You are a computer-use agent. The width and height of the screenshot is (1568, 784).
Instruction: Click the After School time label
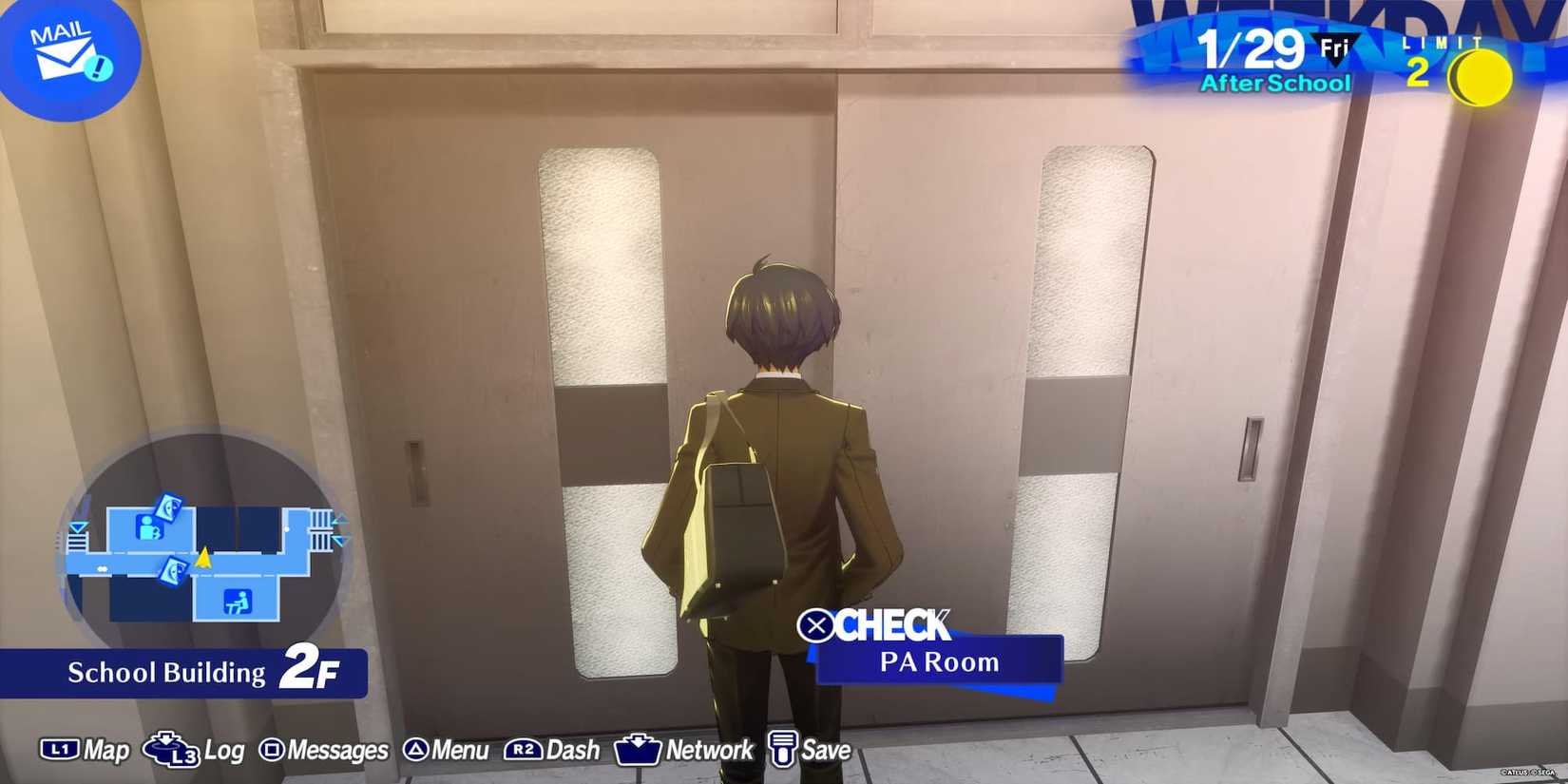[1275, 82]
